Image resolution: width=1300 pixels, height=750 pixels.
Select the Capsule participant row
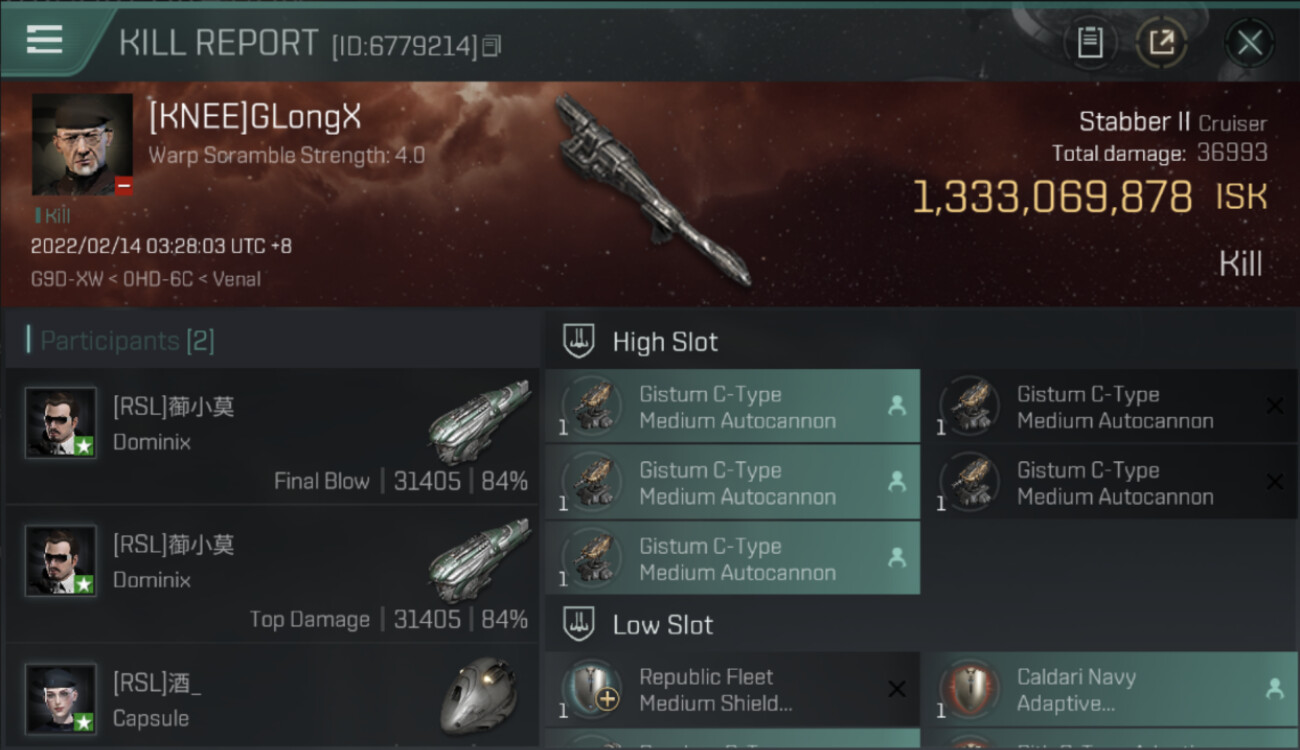click(272, 700)
